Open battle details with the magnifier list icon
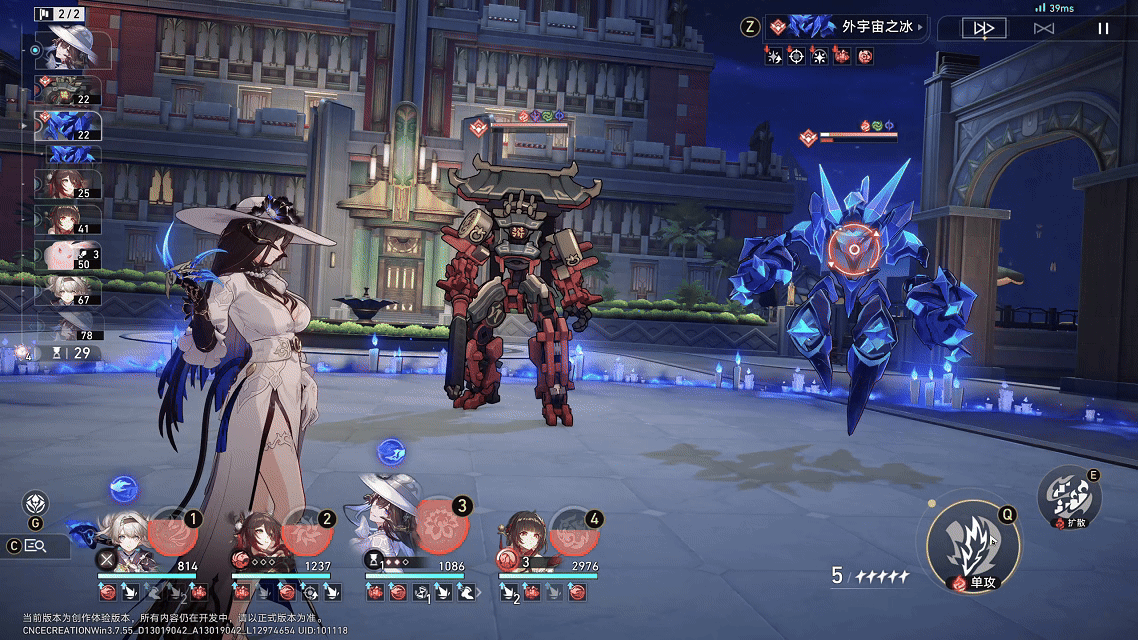This screenshot has height=640, width=1138. (x=36, y=546)
